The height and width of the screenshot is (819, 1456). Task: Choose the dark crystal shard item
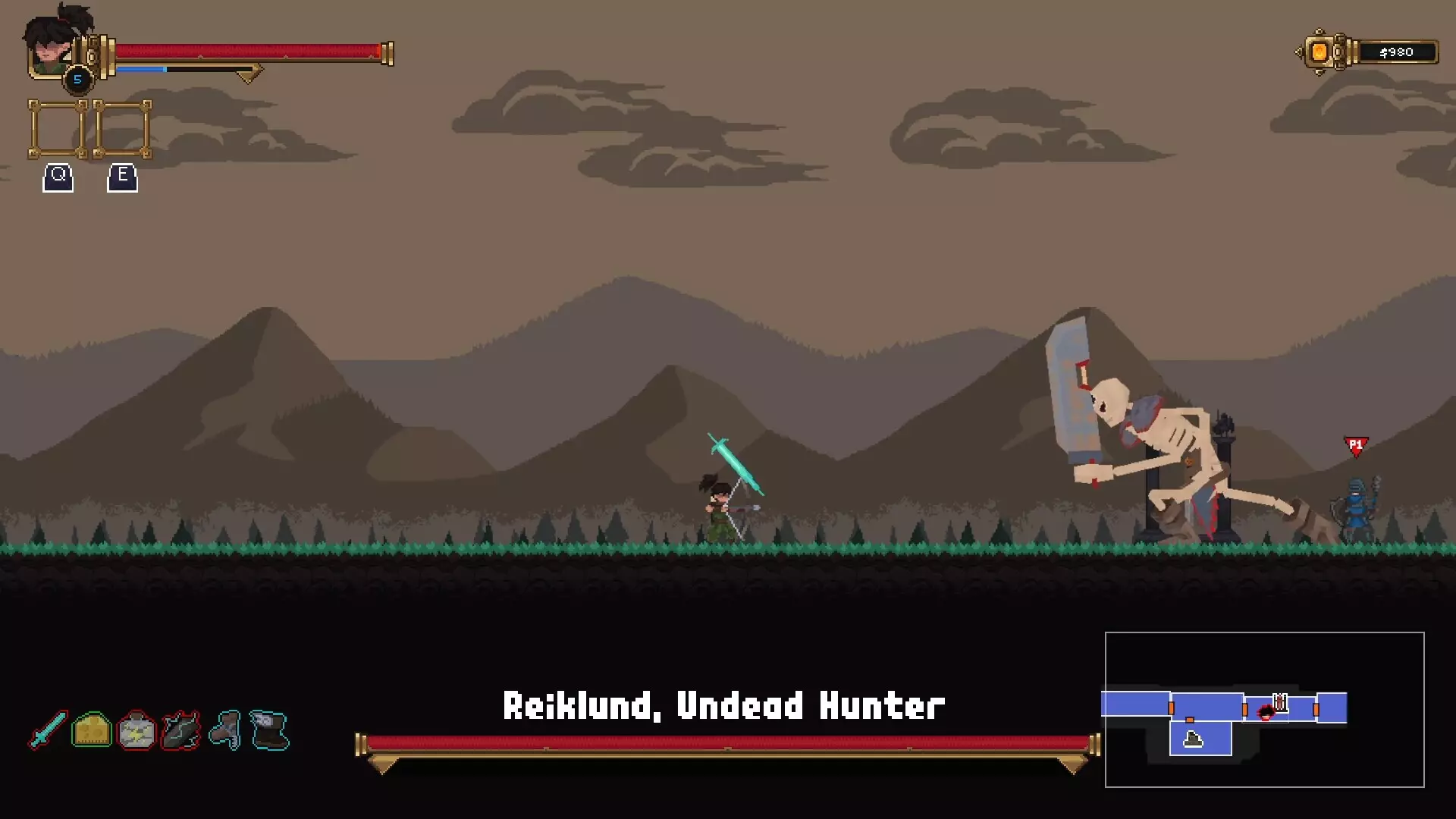point(180,731)
